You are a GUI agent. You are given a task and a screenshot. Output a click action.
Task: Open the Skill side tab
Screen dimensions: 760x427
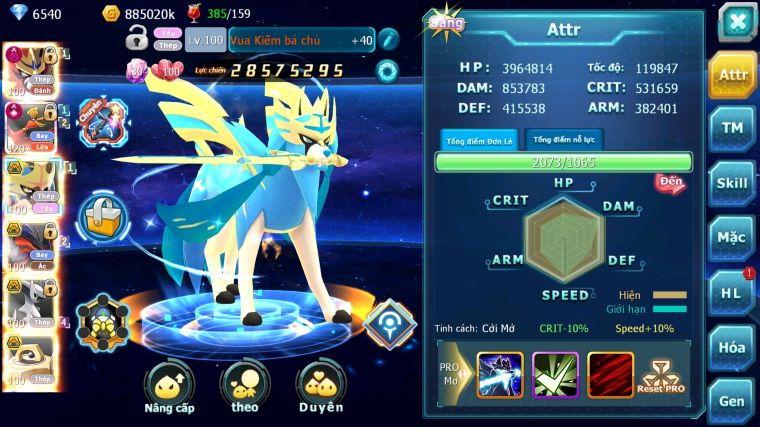click(x=732, y=183)
